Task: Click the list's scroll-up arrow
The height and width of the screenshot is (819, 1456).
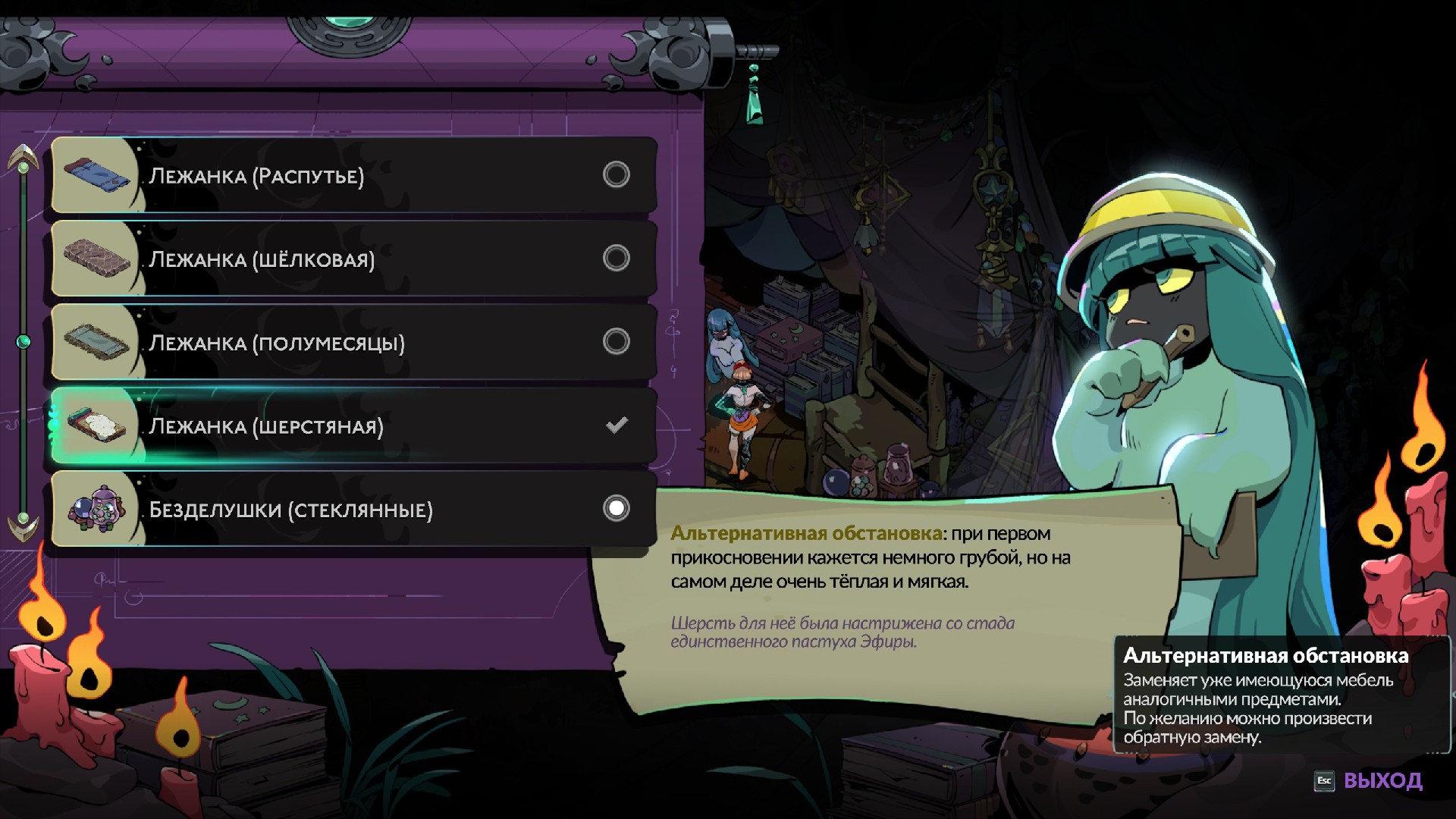Action: 24,158
